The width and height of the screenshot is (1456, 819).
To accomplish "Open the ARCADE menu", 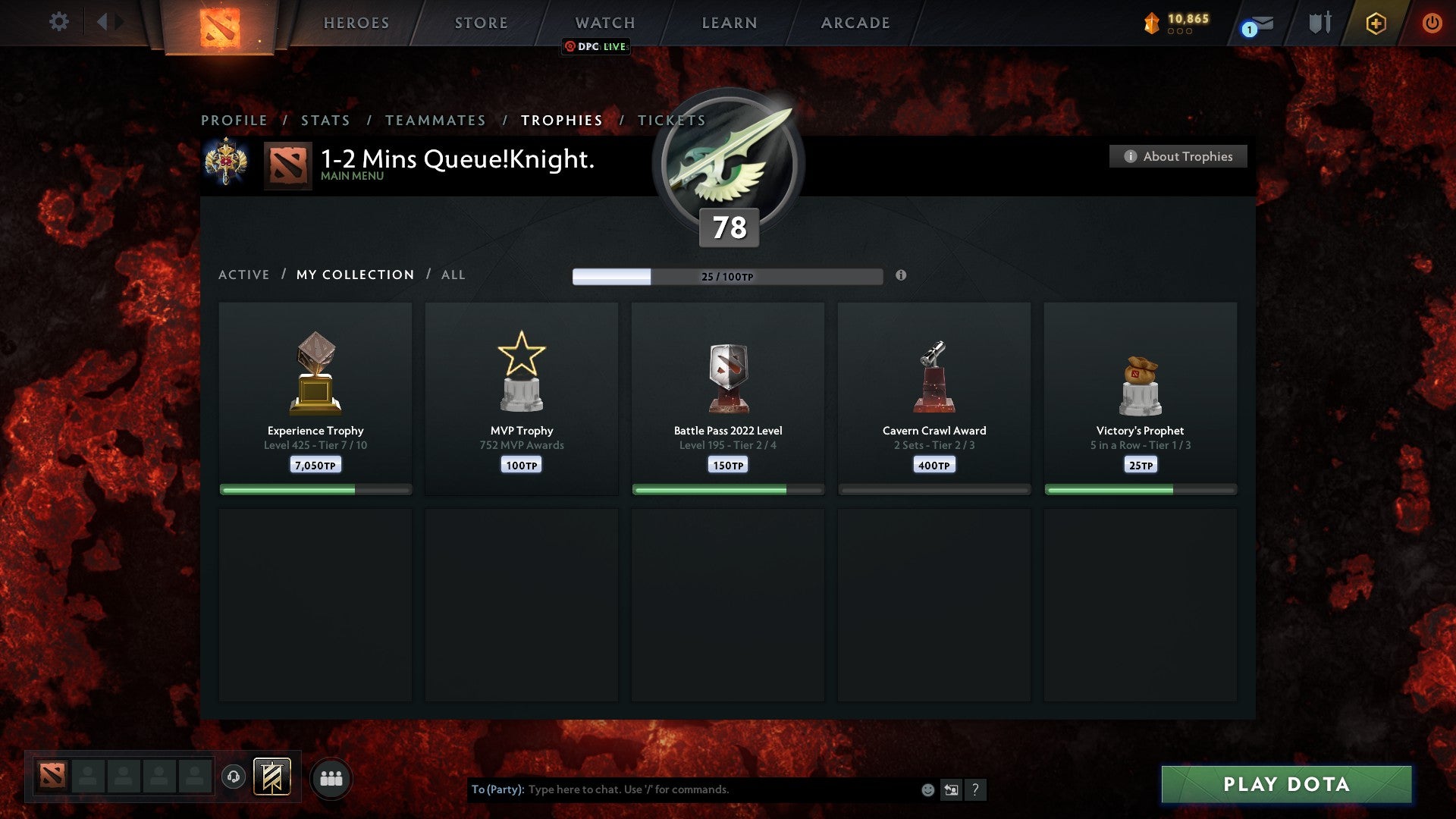I will pos(855,23).
